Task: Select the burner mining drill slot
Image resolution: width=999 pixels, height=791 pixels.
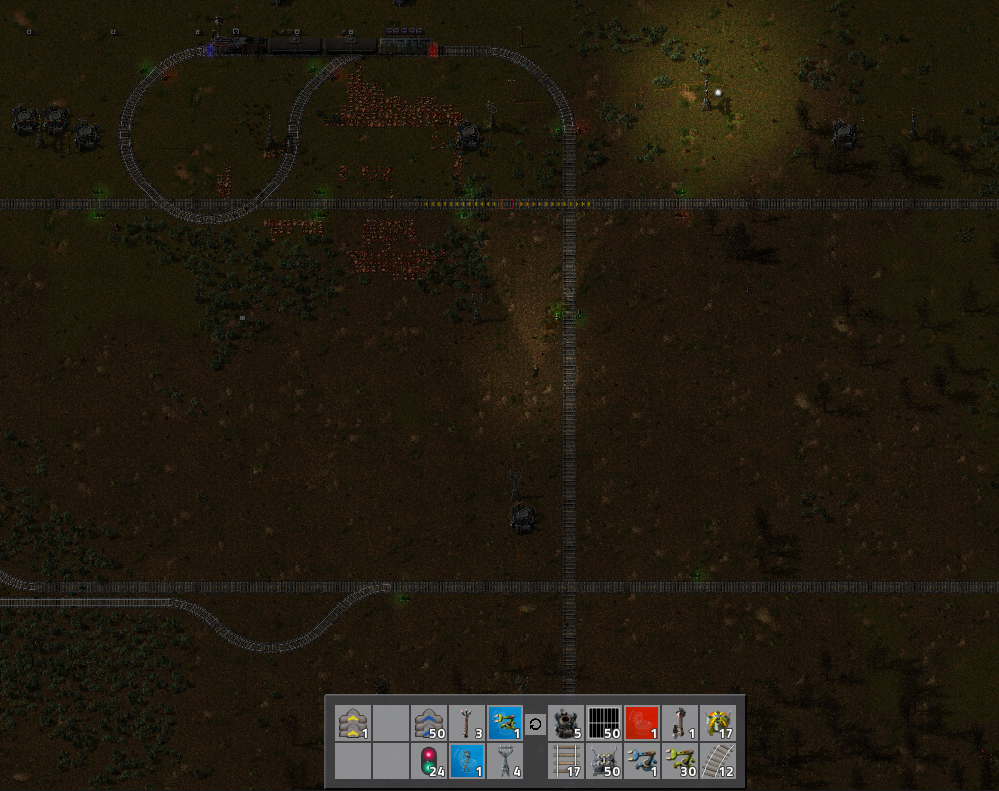Action: (567, 723)
